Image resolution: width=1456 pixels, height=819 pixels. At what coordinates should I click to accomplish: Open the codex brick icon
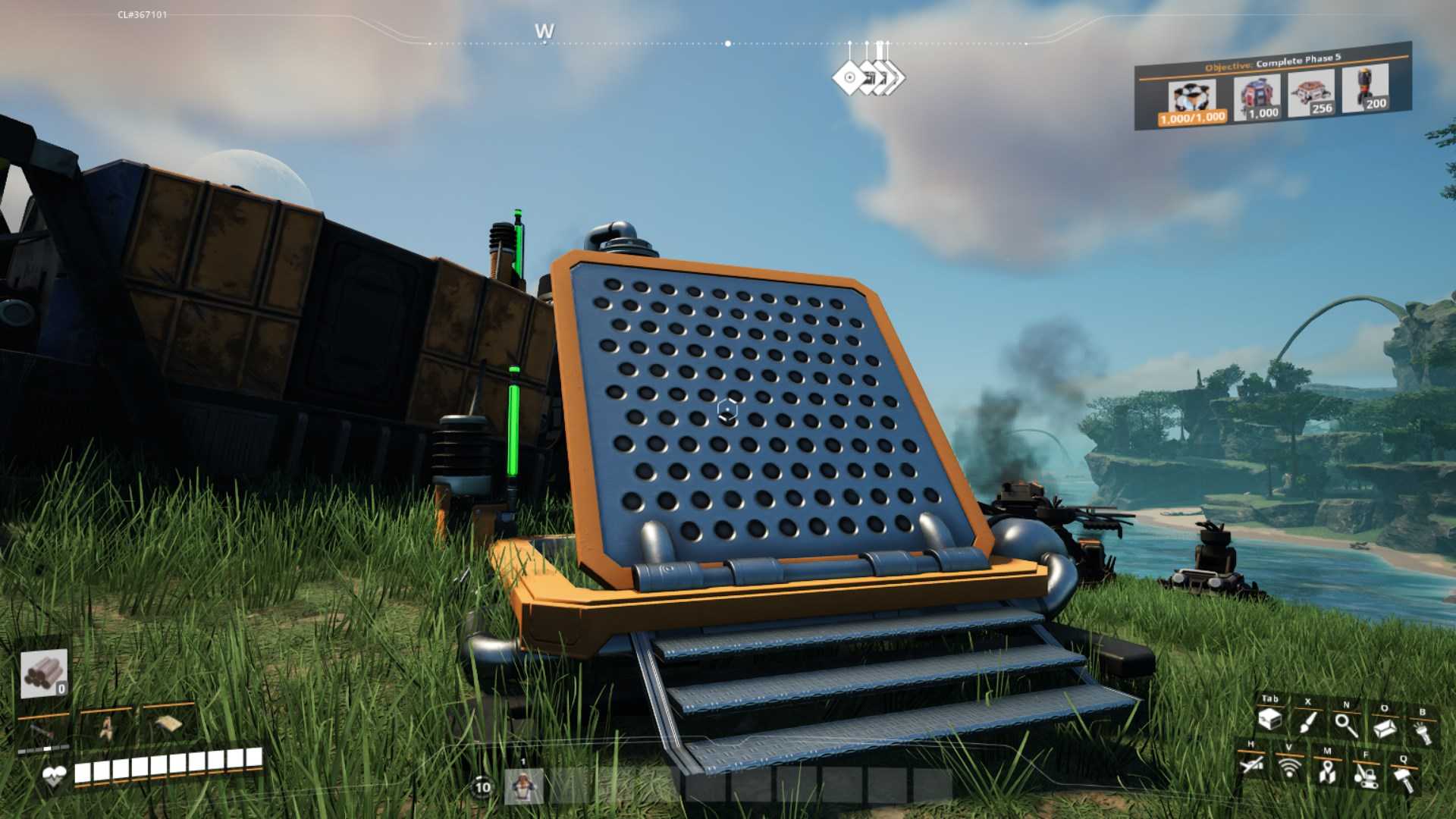coord(1385,729)
